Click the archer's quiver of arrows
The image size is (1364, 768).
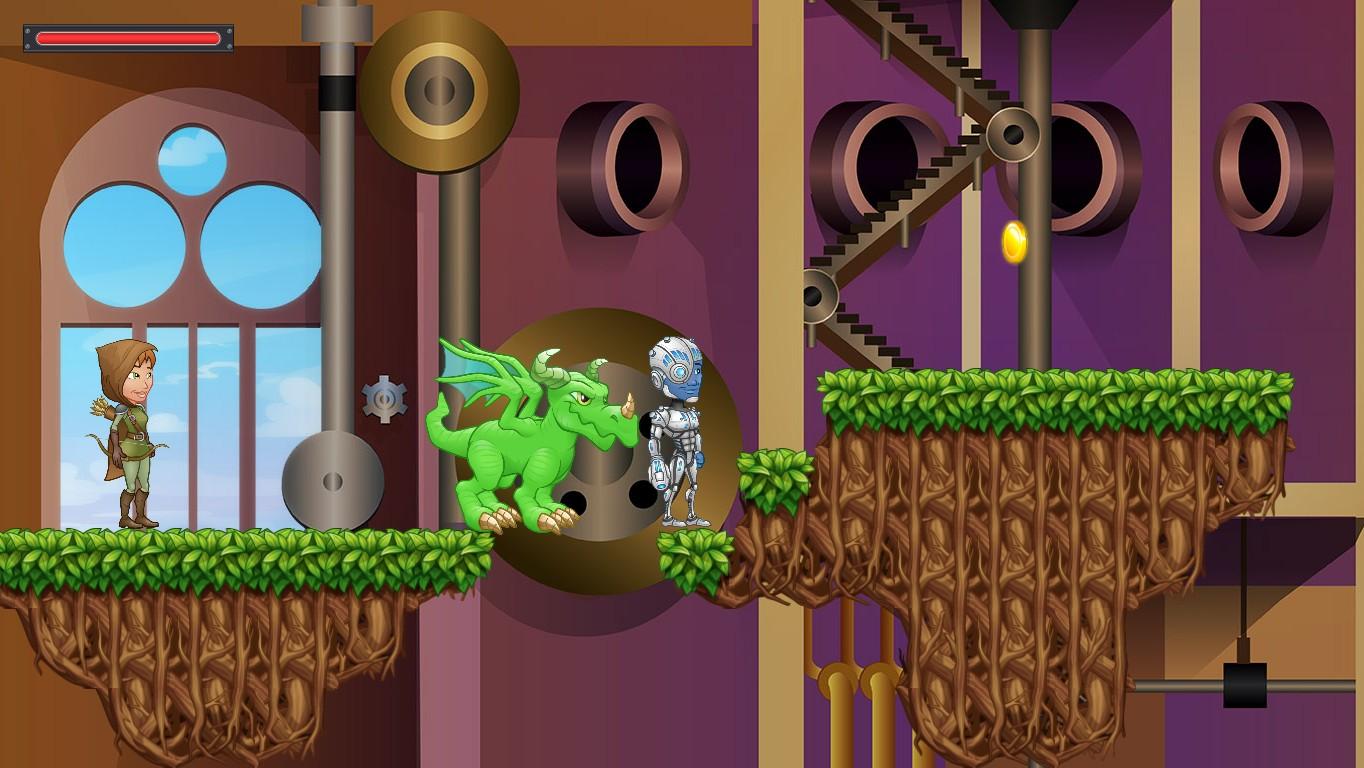100,405
